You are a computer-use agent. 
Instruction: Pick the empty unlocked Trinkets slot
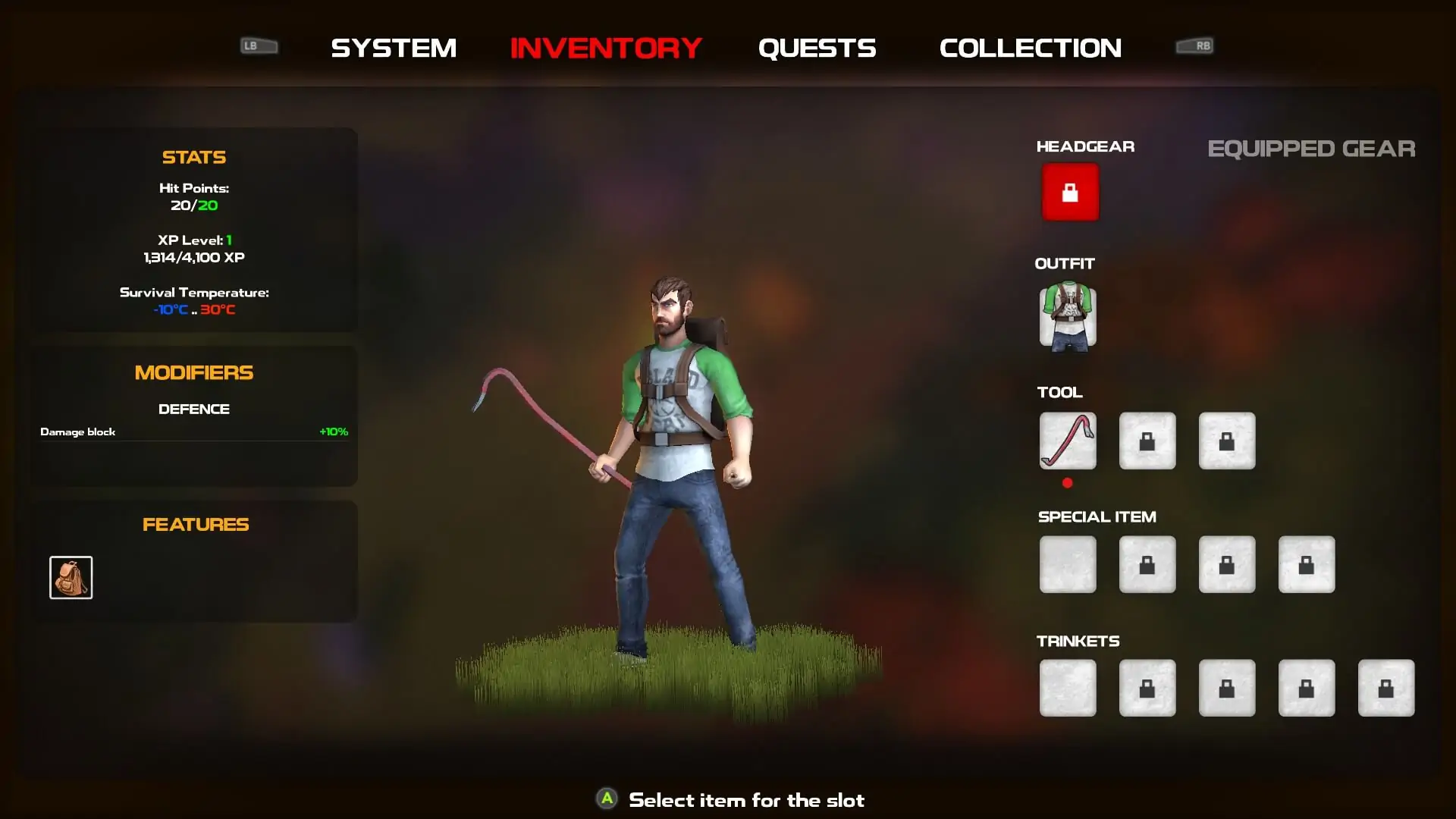1068,688
